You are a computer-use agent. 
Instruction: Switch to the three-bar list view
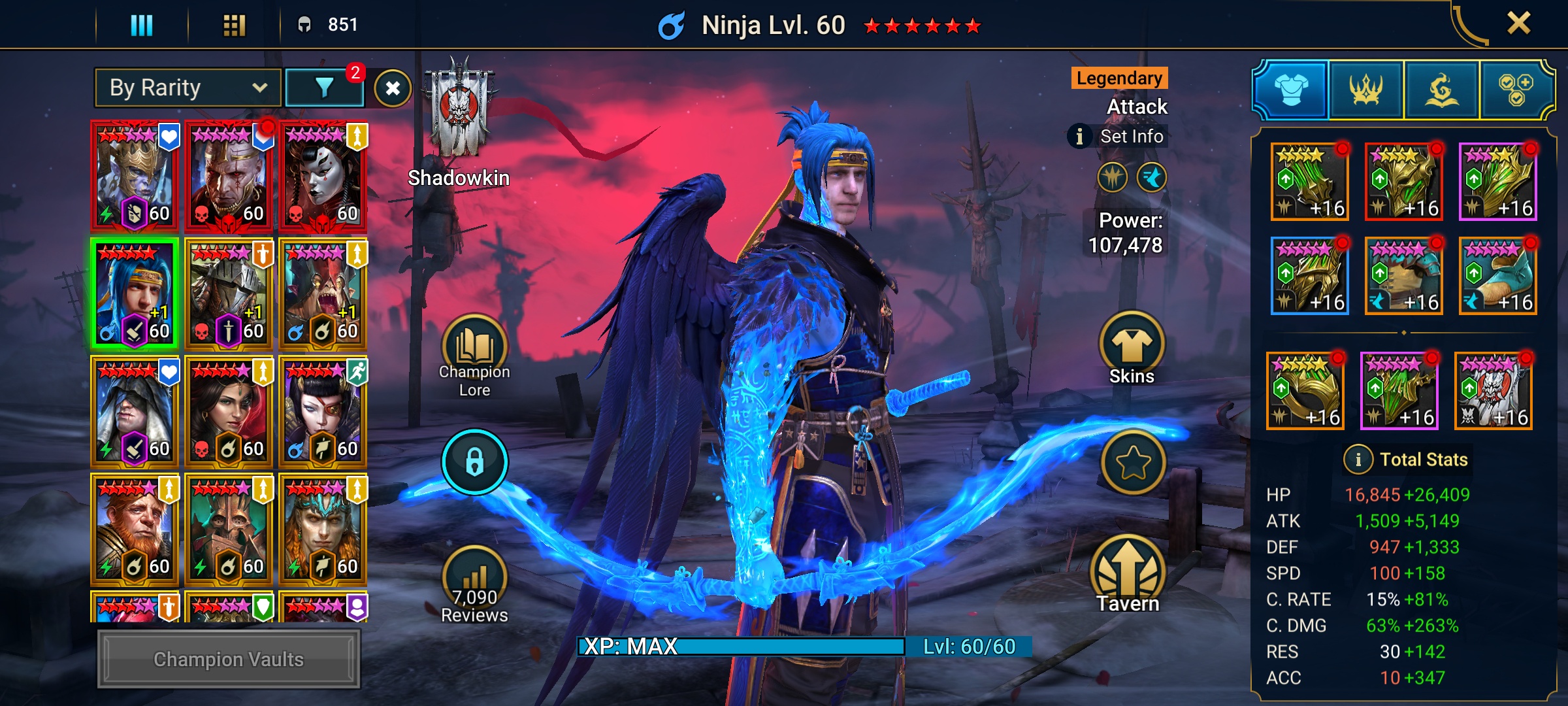(x=142, y=25)
